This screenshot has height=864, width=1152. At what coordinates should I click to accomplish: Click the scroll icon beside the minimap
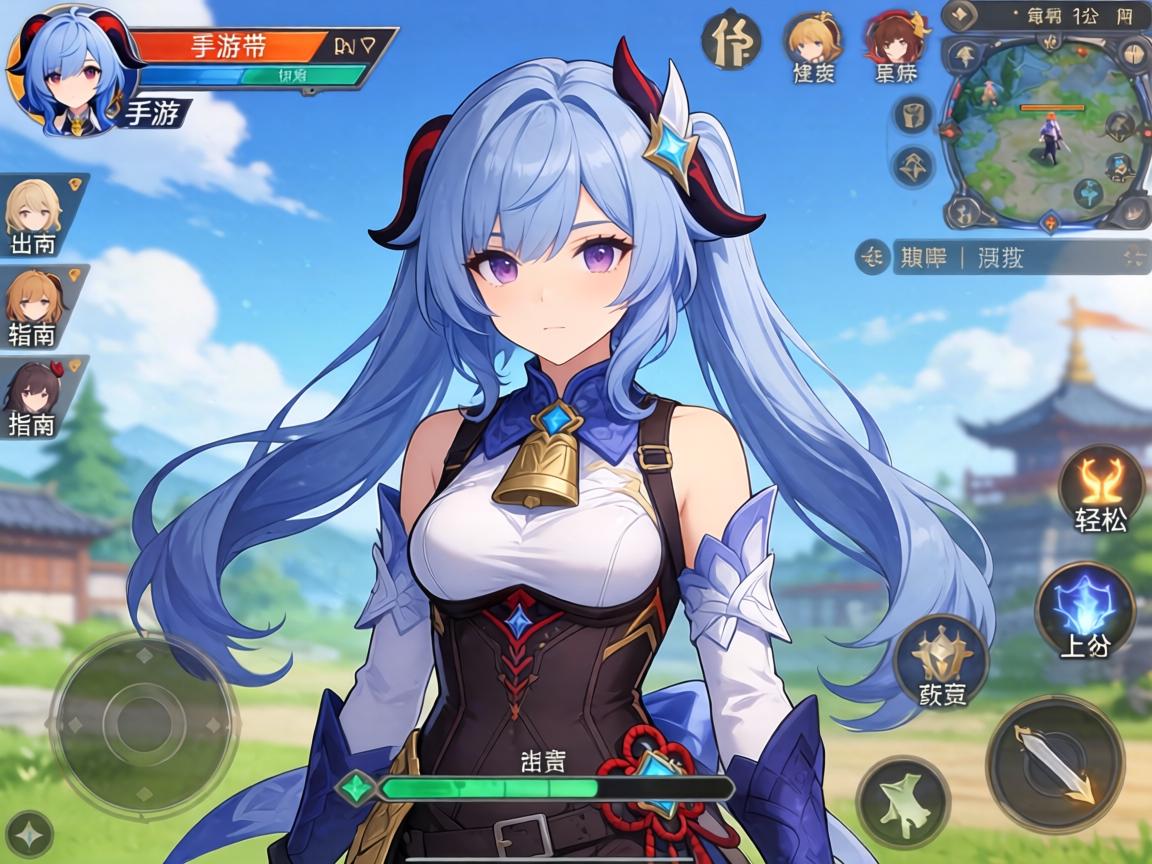click(912, 116)
